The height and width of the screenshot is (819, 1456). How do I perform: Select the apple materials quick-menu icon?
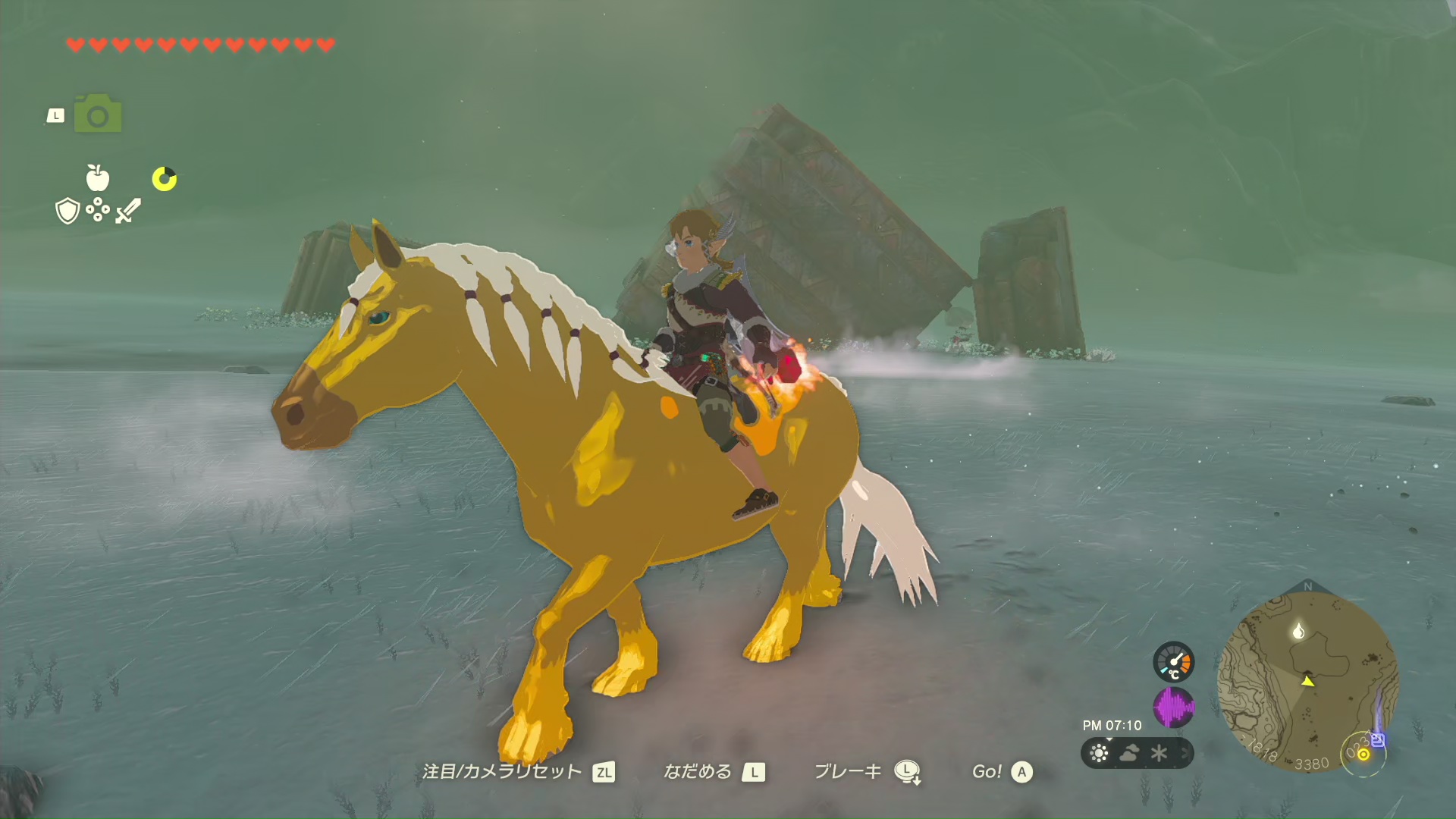(98, 178)
